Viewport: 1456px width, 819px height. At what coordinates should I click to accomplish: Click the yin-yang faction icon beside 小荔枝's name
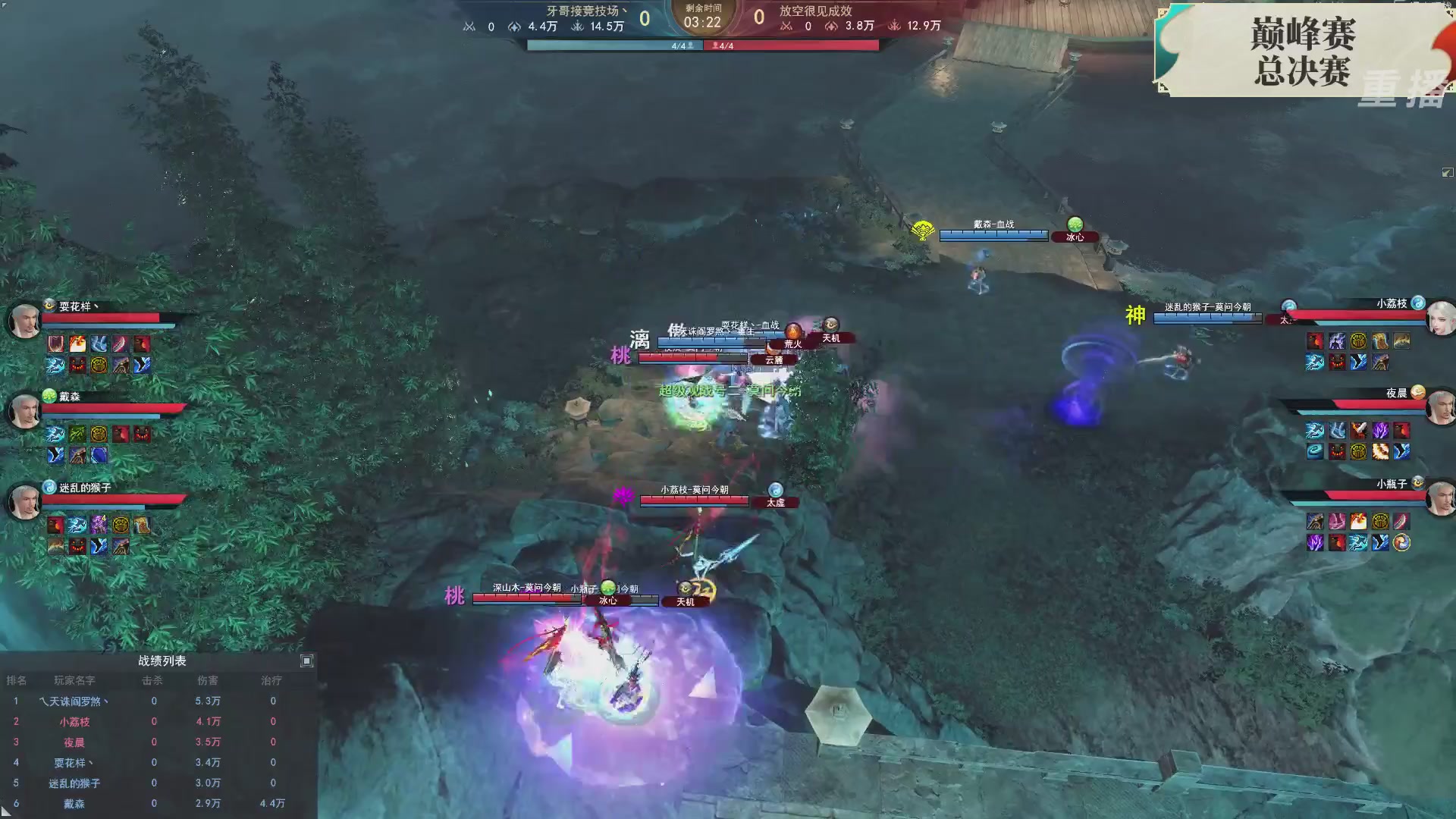pyautogui.click(x=1417, y=303)
